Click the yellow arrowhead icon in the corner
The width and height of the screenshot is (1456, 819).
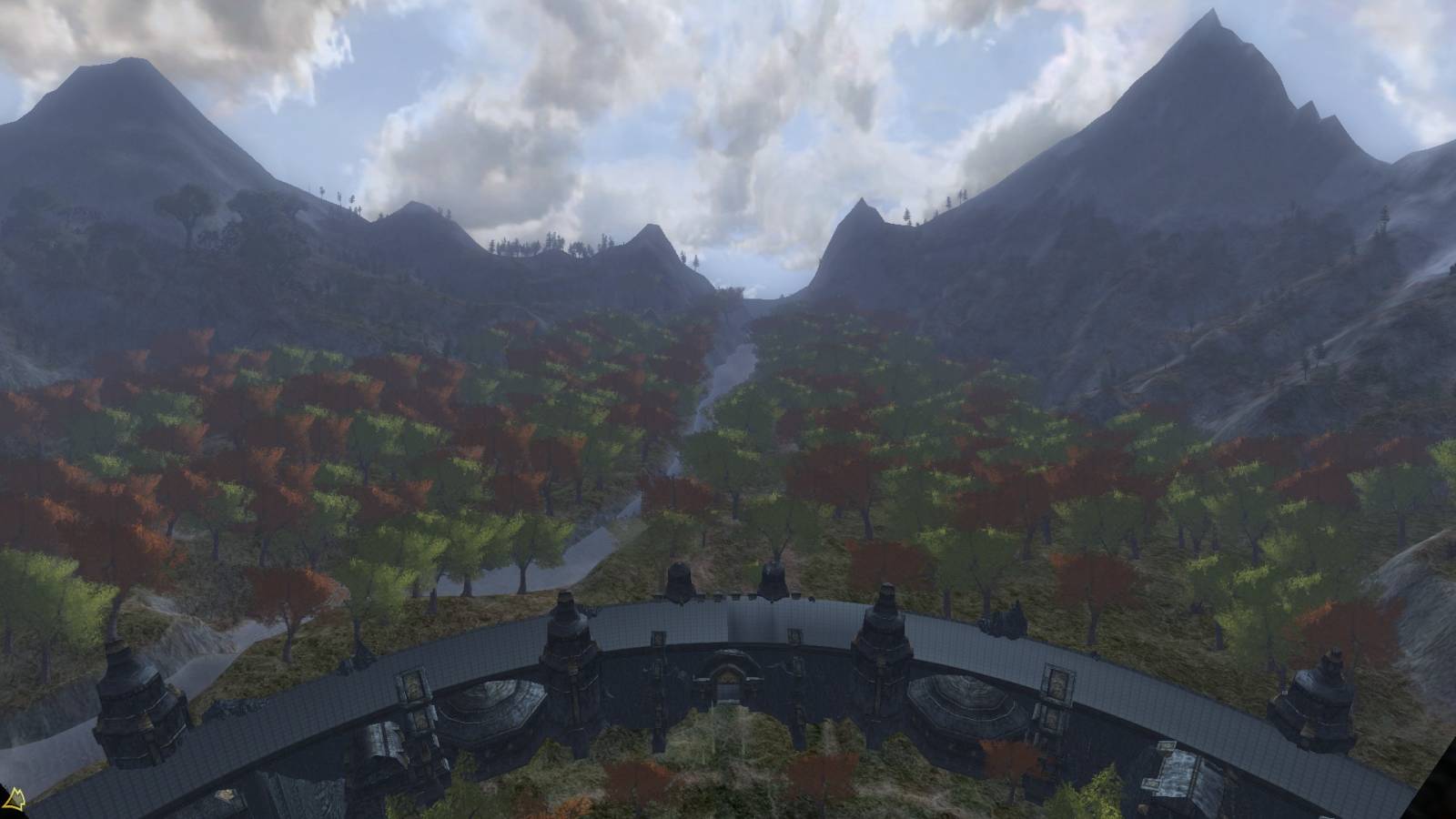[12, 801]
